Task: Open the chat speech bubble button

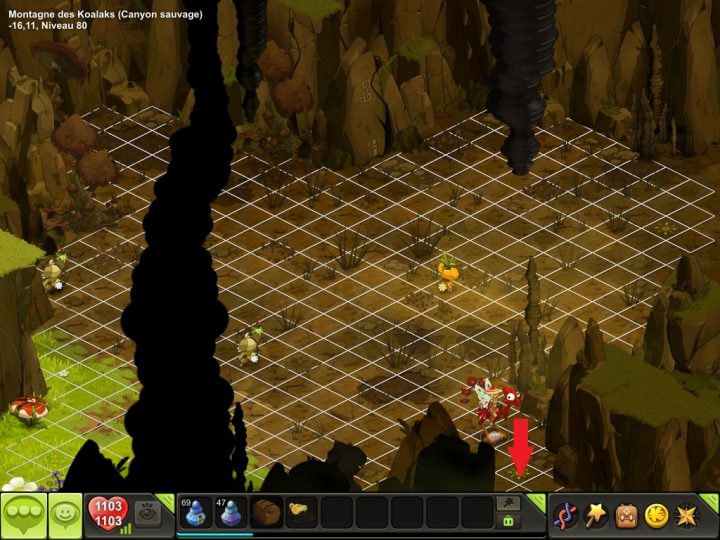Action: (24, 516)
